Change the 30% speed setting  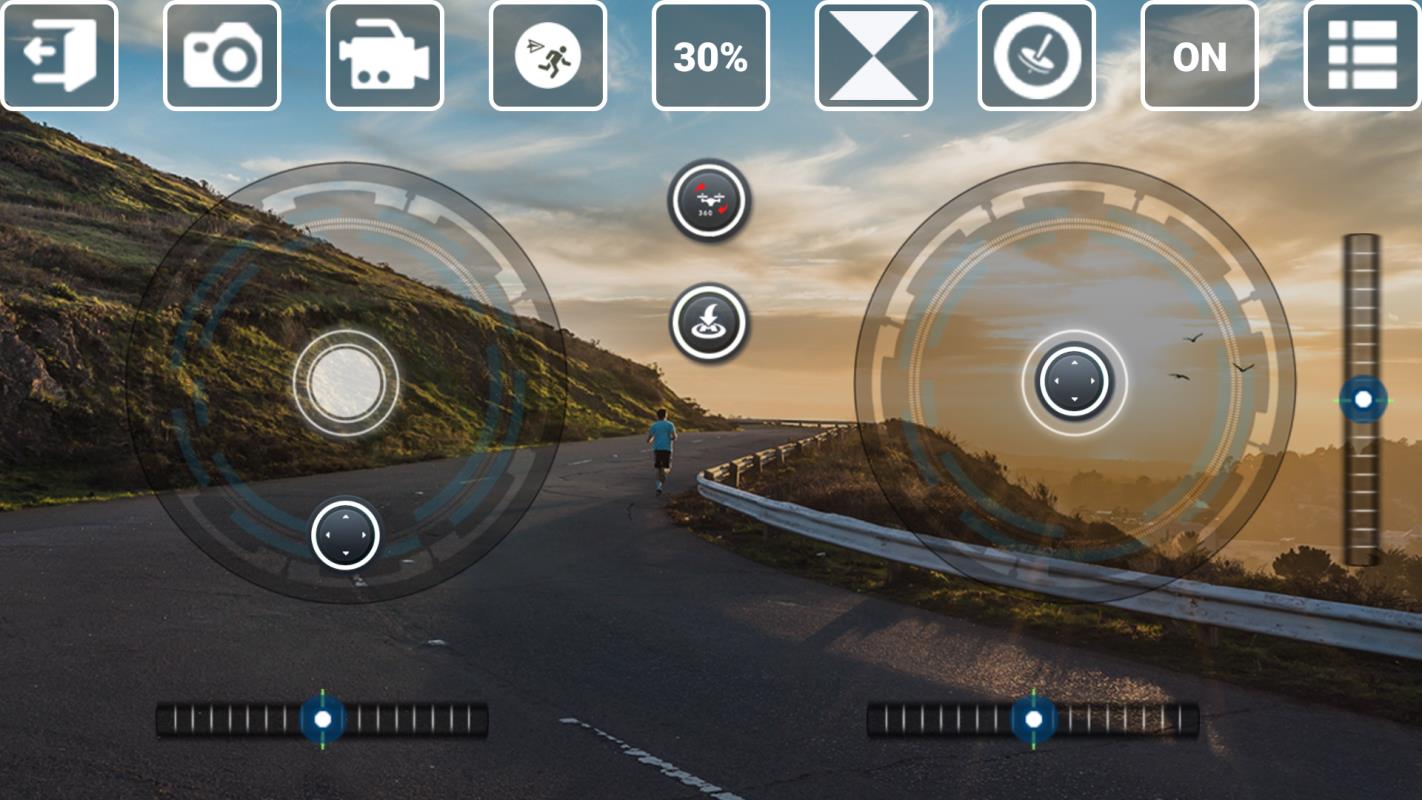click(711, 56)
